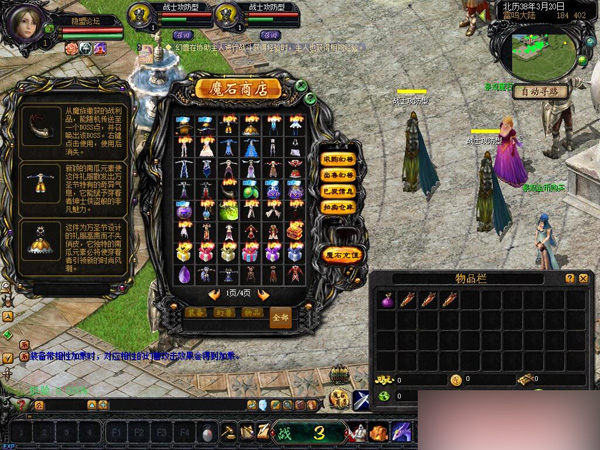Select the crossed swords skill icon
This screenshot has width=600, height=450.
tap(362, 400)
